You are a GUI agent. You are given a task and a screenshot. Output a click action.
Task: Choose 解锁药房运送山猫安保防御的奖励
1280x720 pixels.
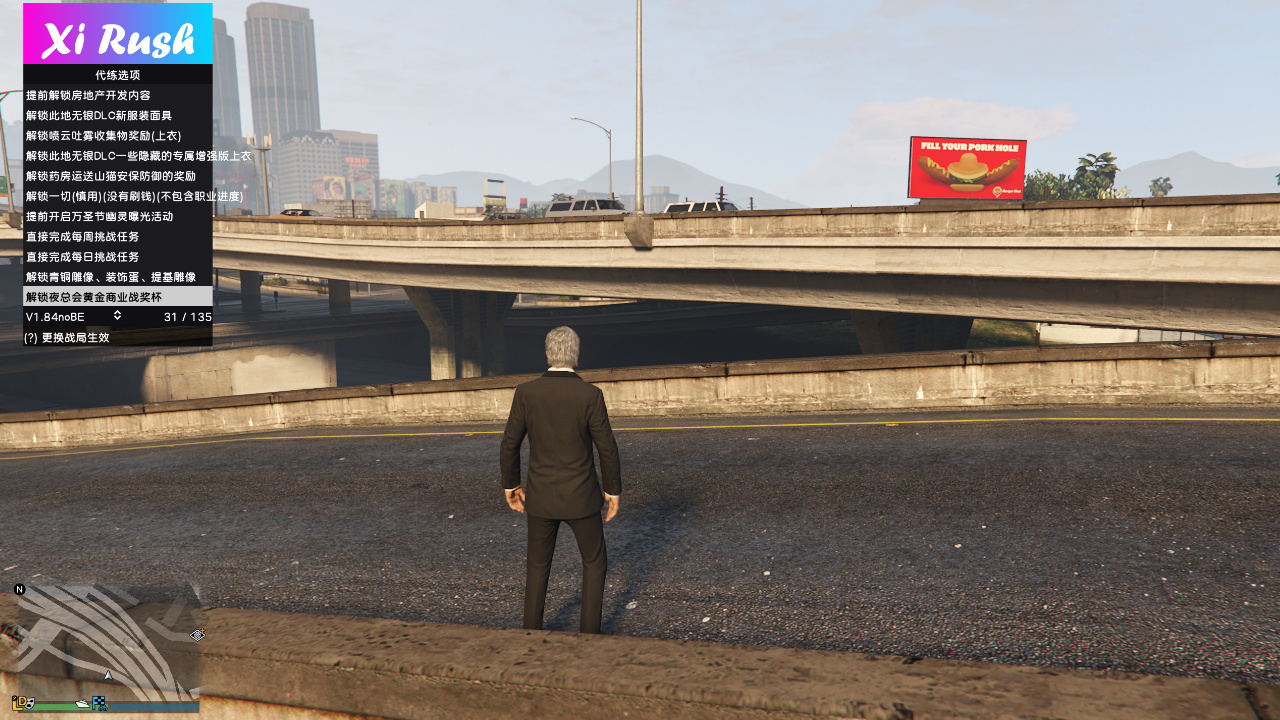[110, 176]
